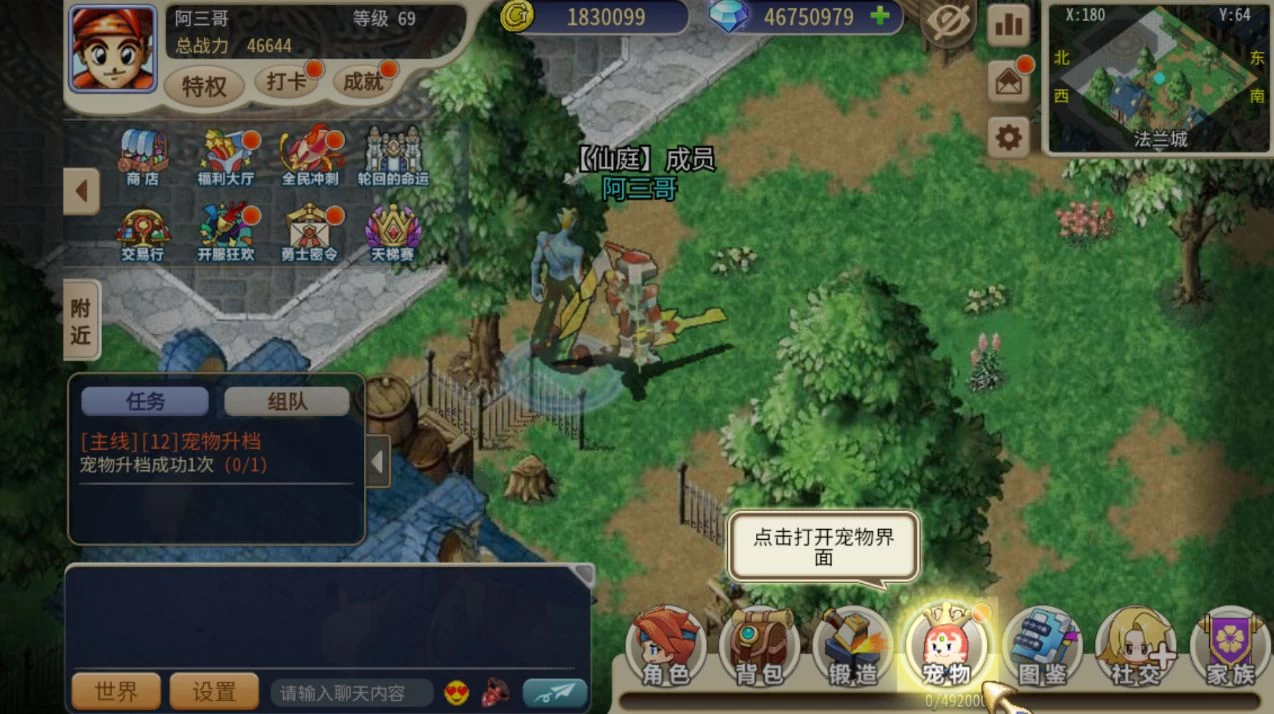
Task: Open the 背包 backpack
Action: (x=759, y=647)
